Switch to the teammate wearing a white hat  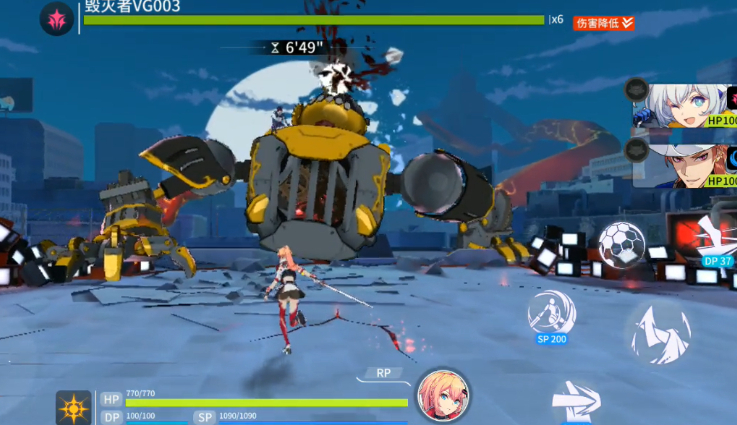click(690, 161)
